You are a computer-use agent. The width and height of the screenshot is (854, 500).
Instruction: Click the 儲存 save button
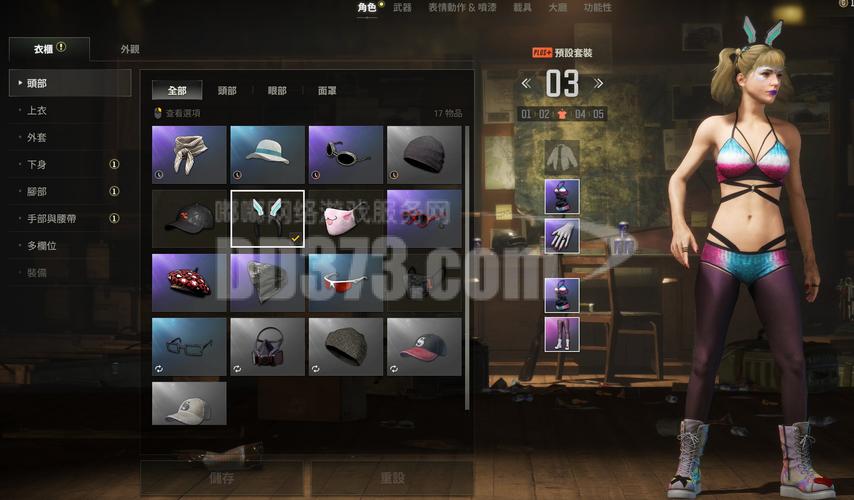(x=222, y=478)
